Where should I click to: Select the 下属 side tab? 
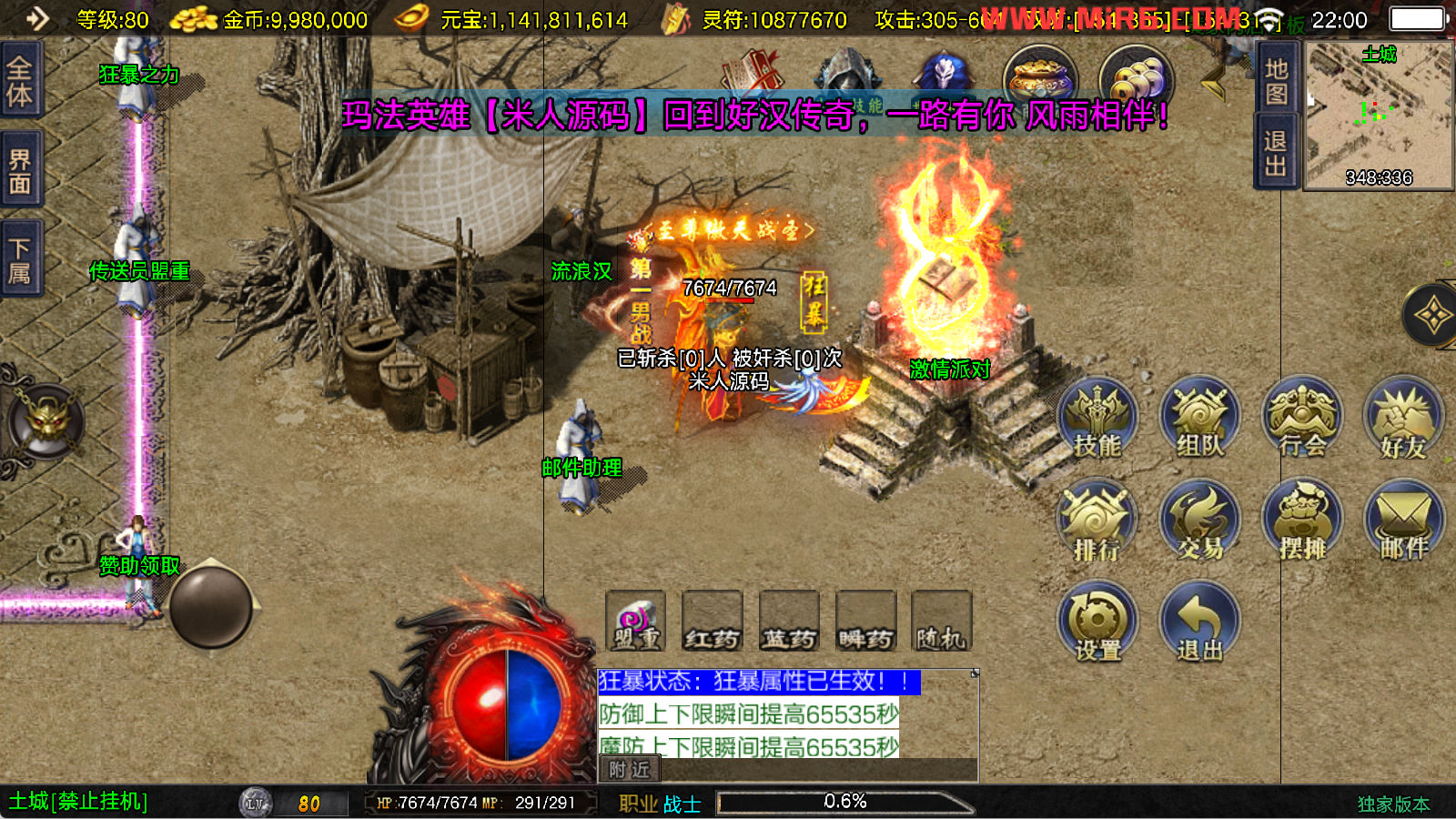click(x=20, y=260)
